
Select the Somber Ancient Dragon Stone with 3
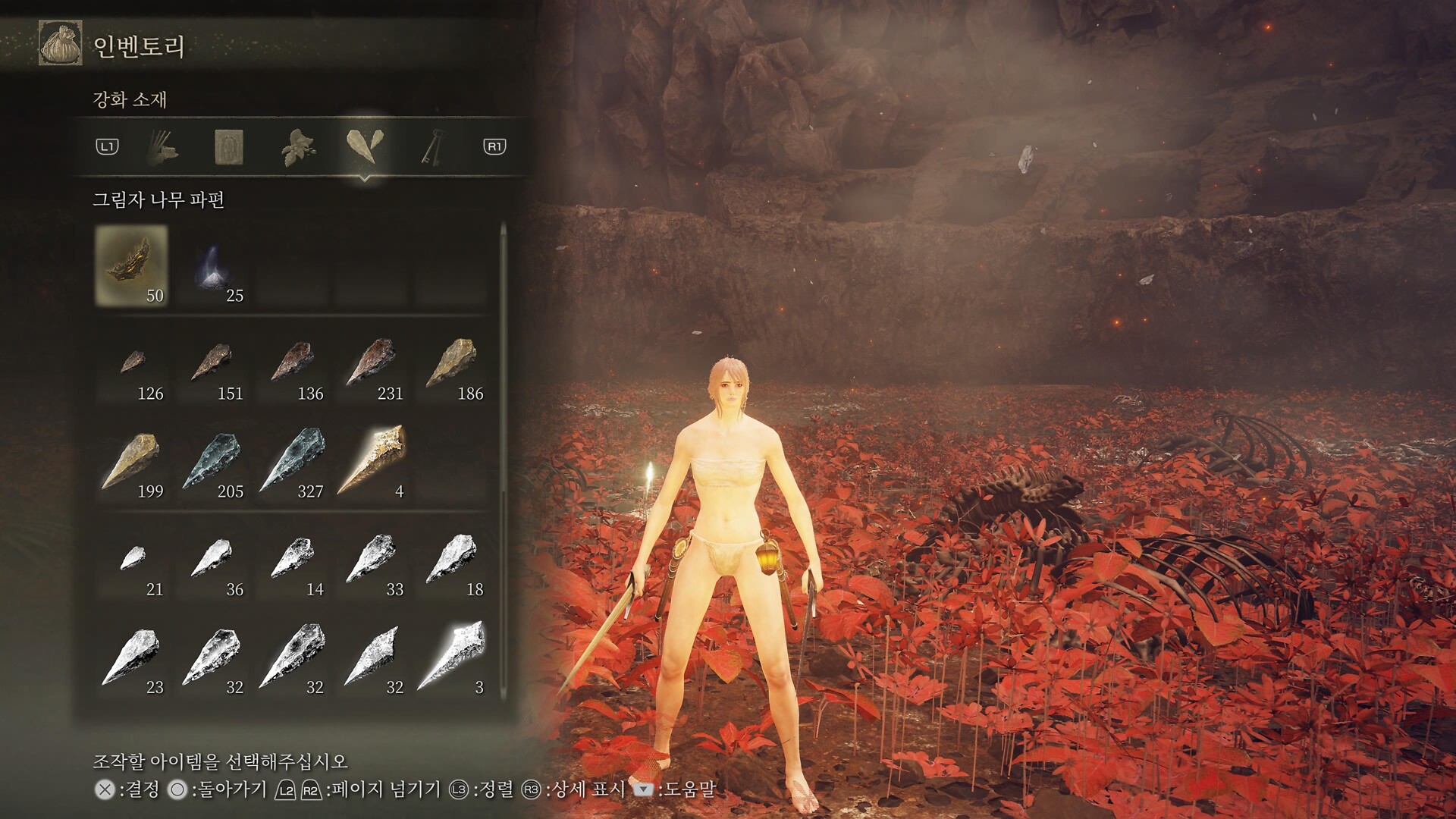point(453,657)
